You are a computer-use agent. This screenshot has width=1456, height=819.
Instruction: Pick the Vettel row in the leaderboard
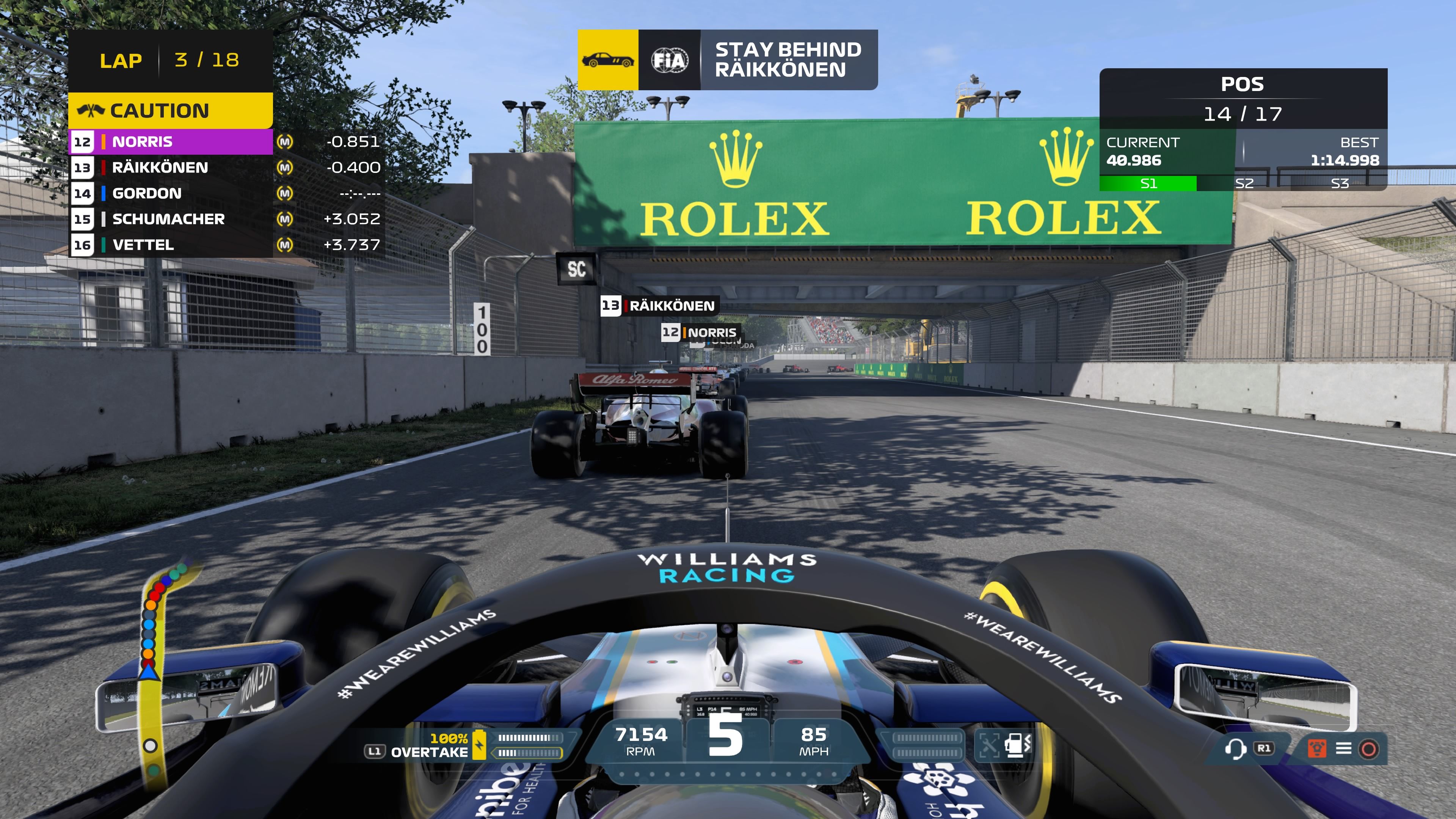tap(169, 245)
